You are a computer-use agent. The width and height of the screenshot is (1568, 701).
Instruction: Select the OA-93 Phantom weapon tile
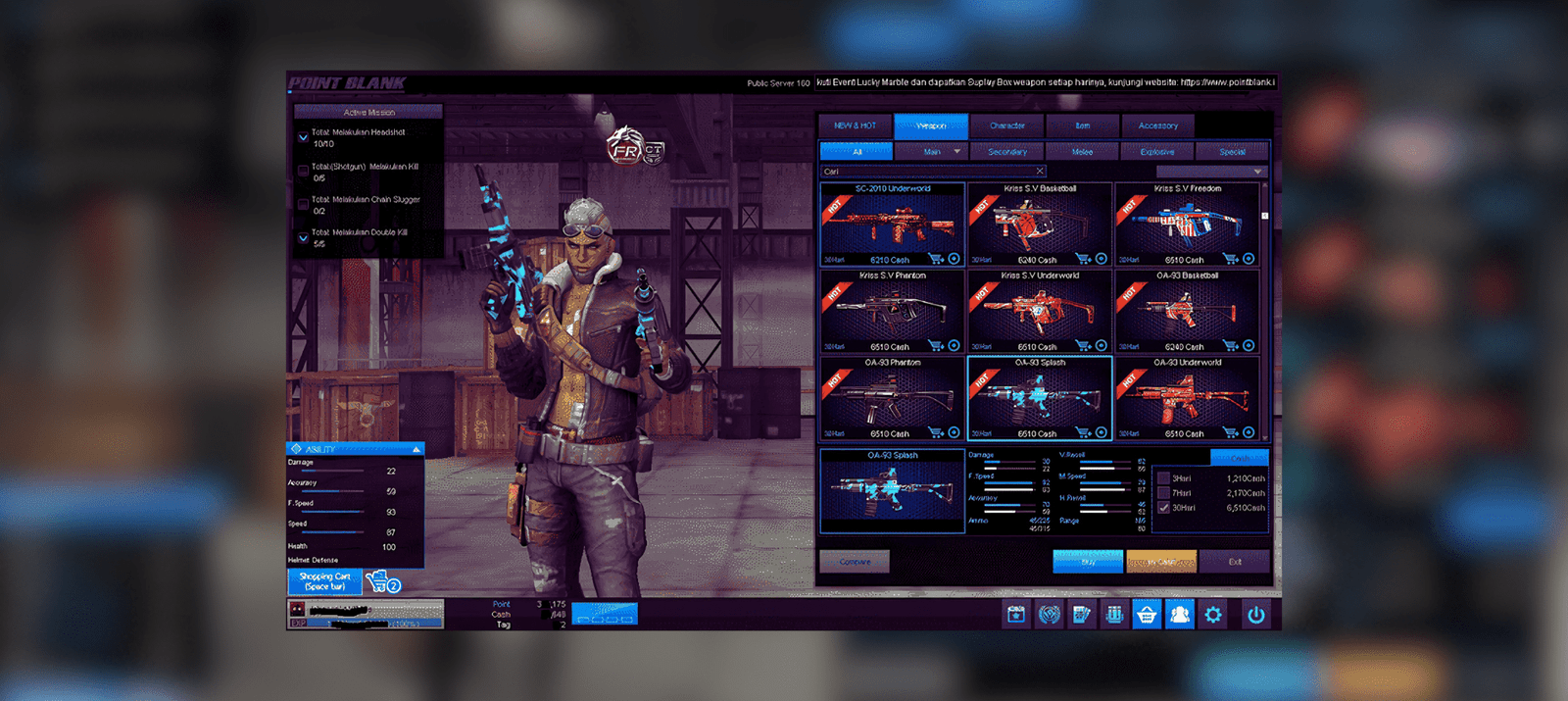pyautogui.click(x=892, y=398)
